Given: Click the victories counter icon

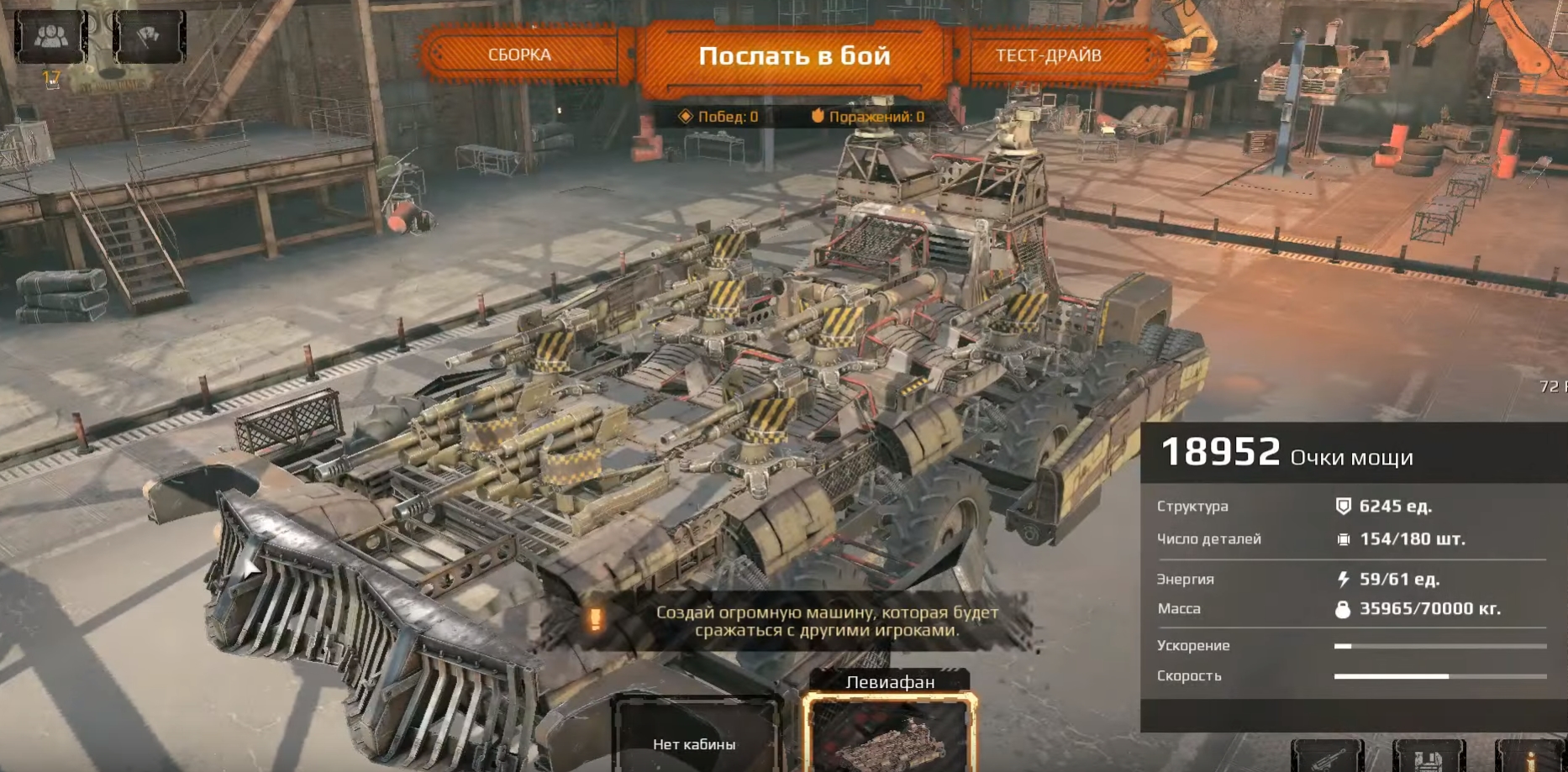Looking at the screenshot, I should (x=686, y=117).
